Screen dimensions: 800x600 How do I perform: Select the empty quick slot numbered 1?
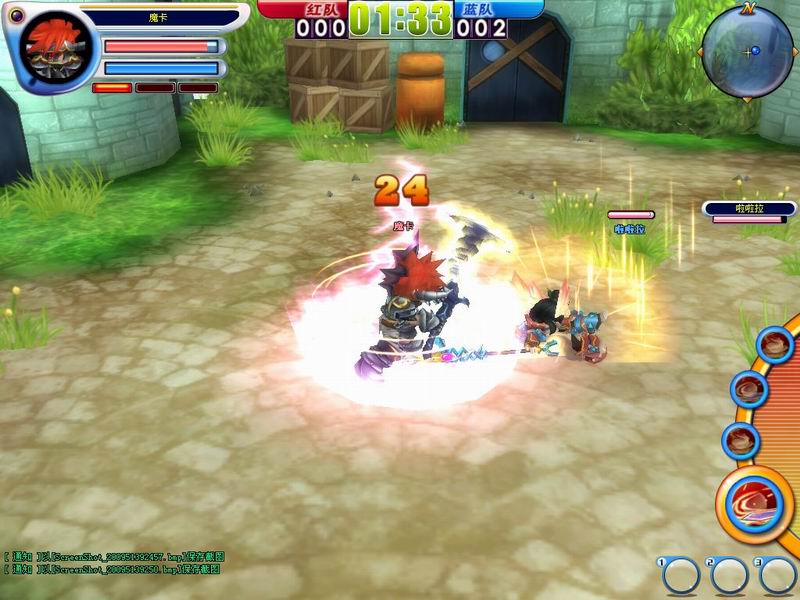coord(679,575)
